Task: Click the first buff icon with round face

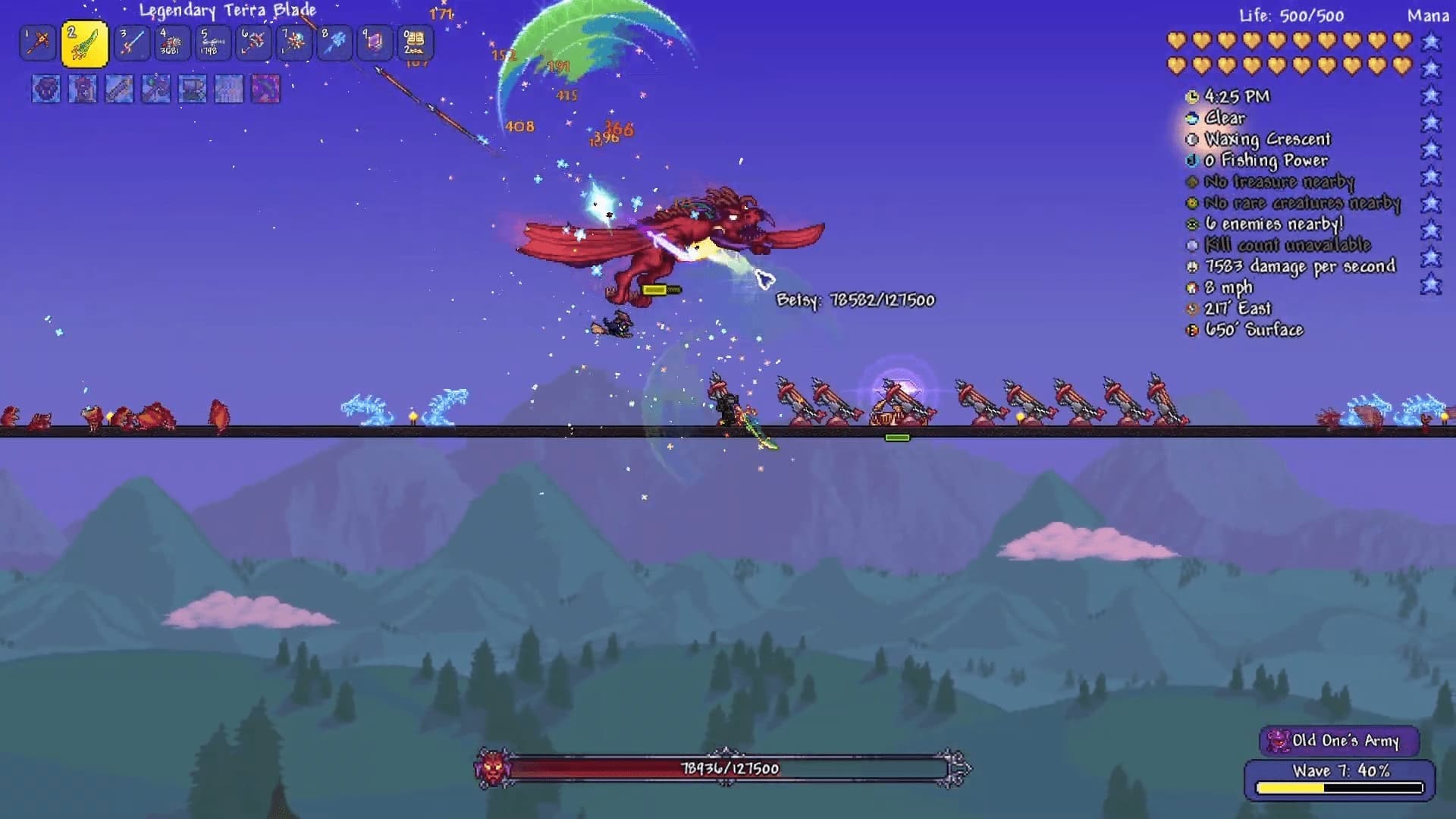Action: [x=45, y=89]
